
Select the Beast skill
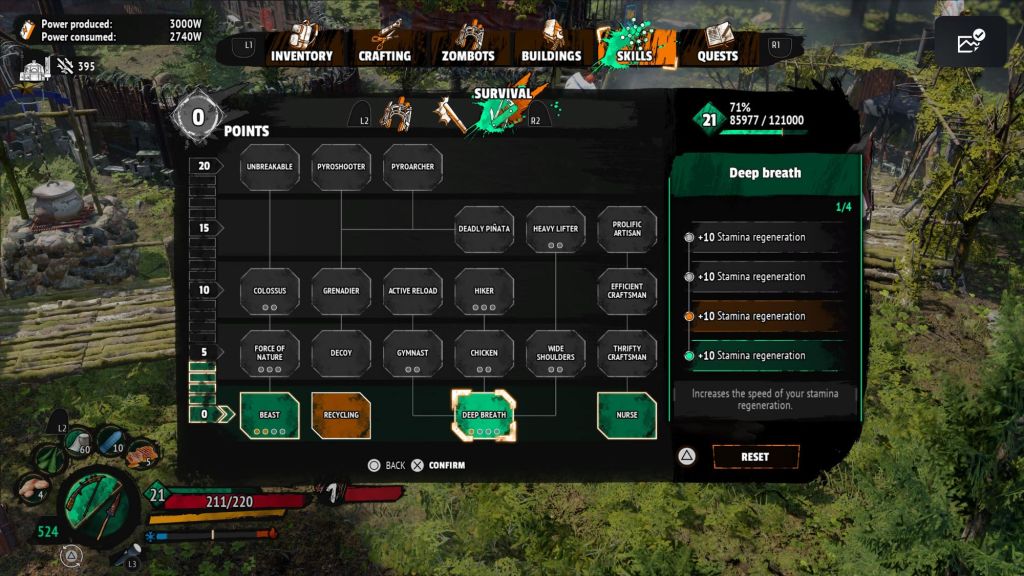tap(270, 416)
